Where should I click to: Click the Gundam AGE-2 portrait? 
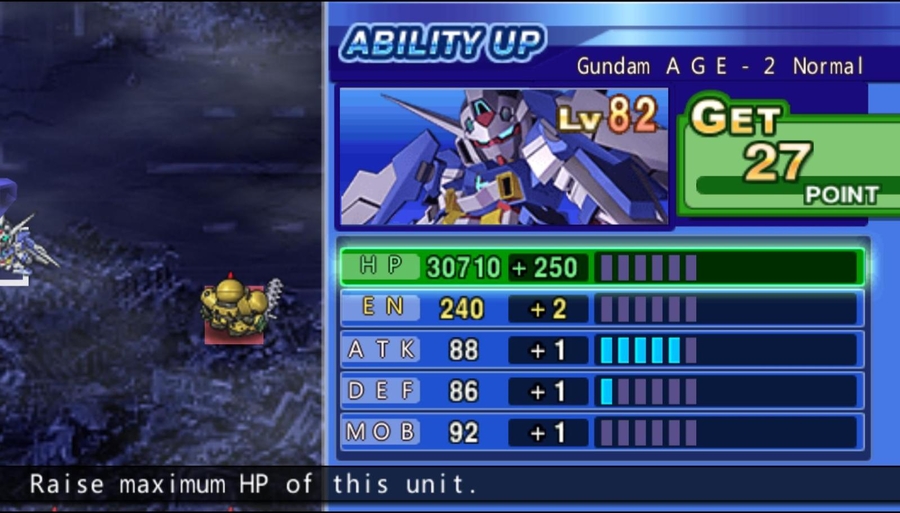coord(503,157)
